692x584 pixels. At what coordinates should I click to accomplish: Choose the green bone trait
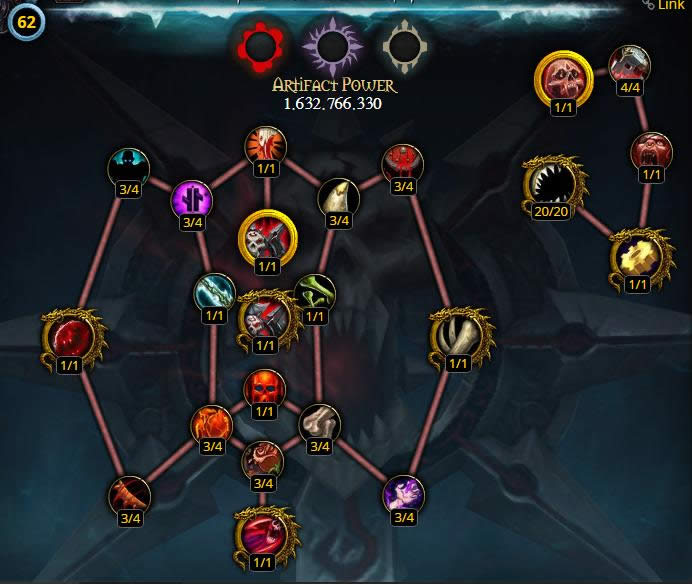coord(315,295)
